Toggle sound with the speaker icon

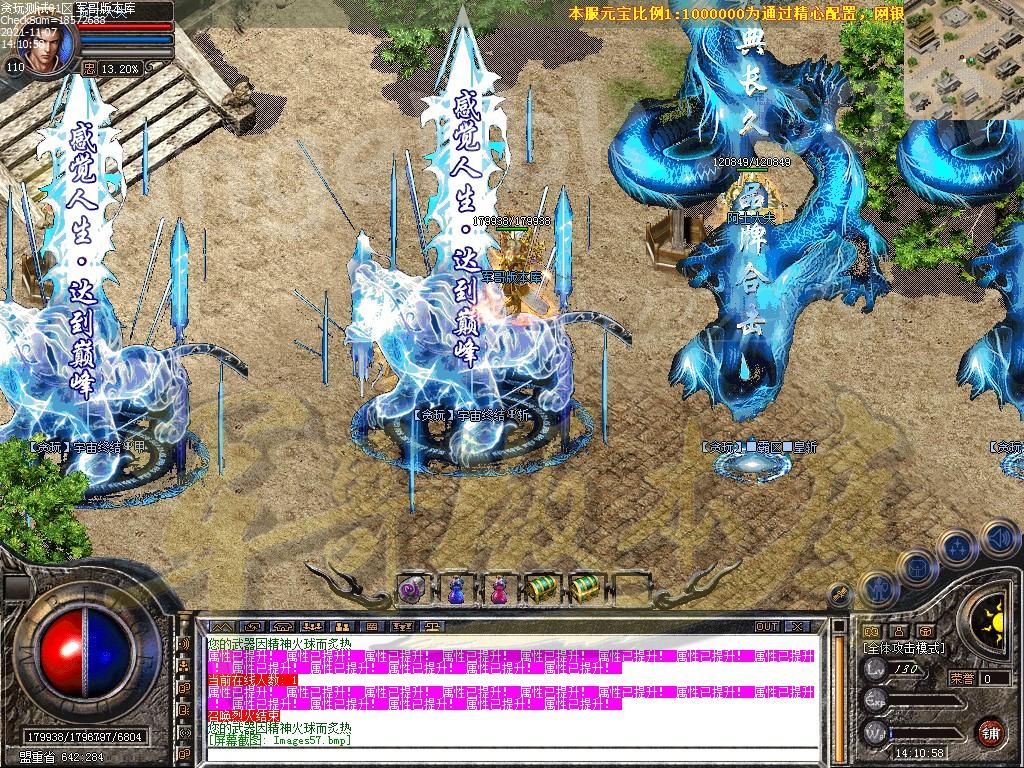pyautogui.click(x=999, y=539)
